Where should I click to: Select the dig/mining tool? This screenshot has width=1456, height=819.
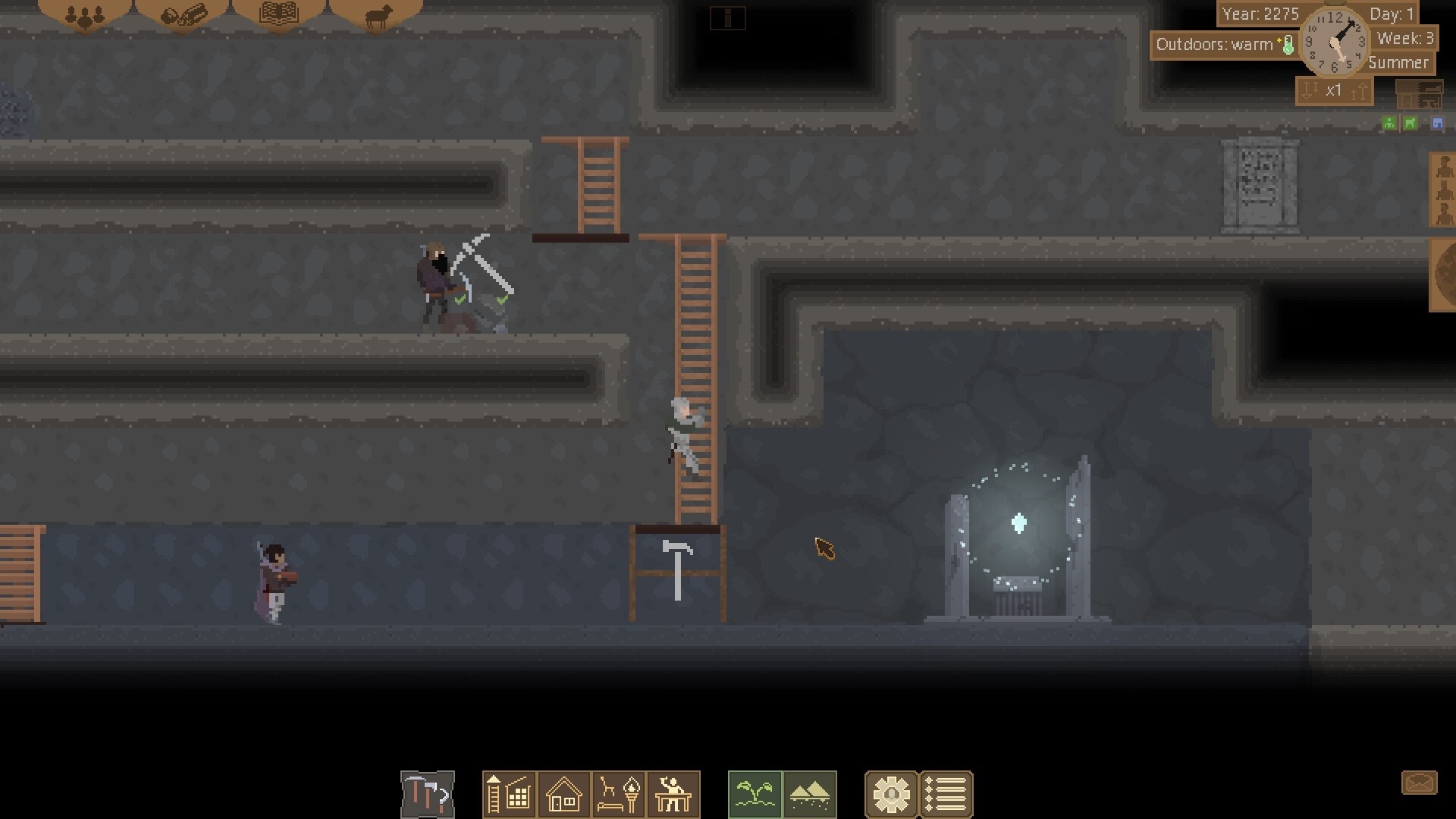tap(427, 794)
